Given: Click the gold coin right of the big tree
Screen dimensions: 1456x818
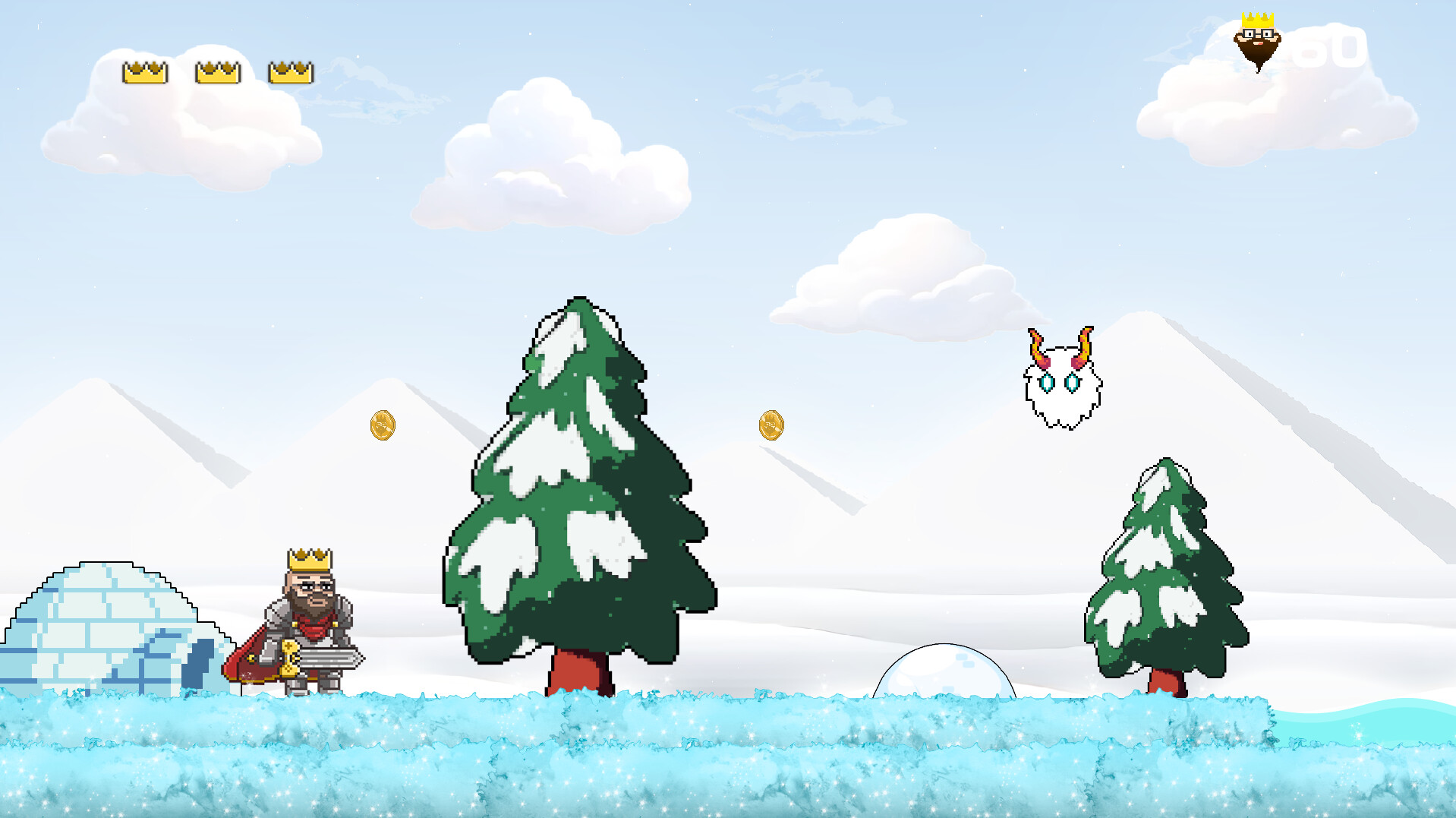Looking at the screenshot, I should click(x=772, y=427).
